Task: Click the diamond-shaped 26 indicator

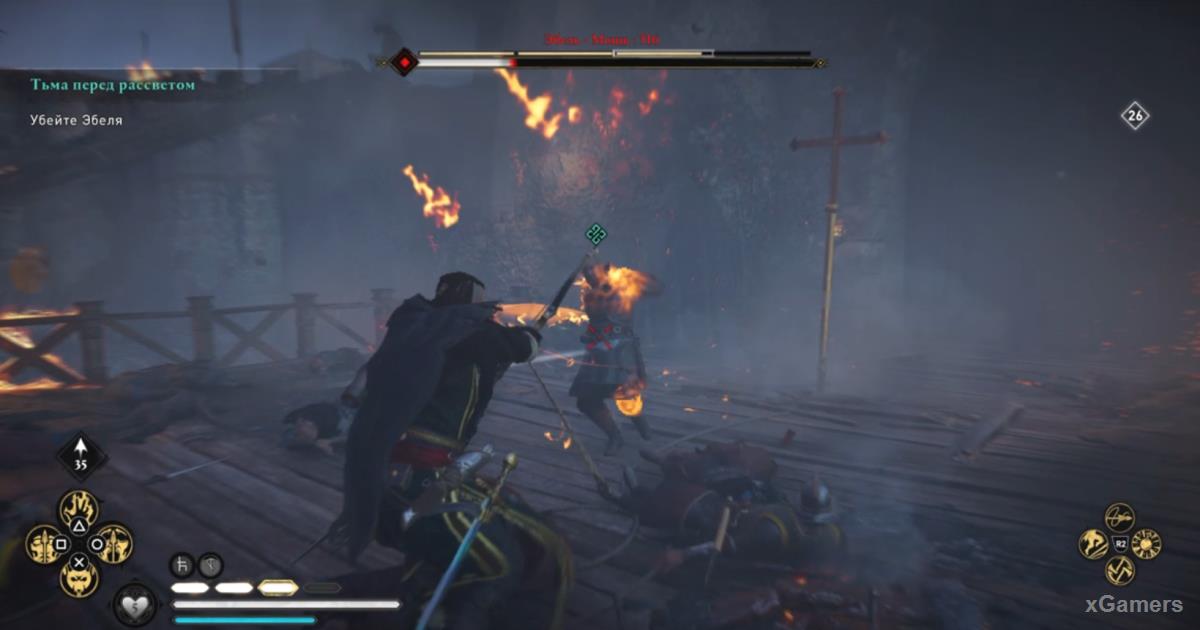Action: pos(1134,116)
